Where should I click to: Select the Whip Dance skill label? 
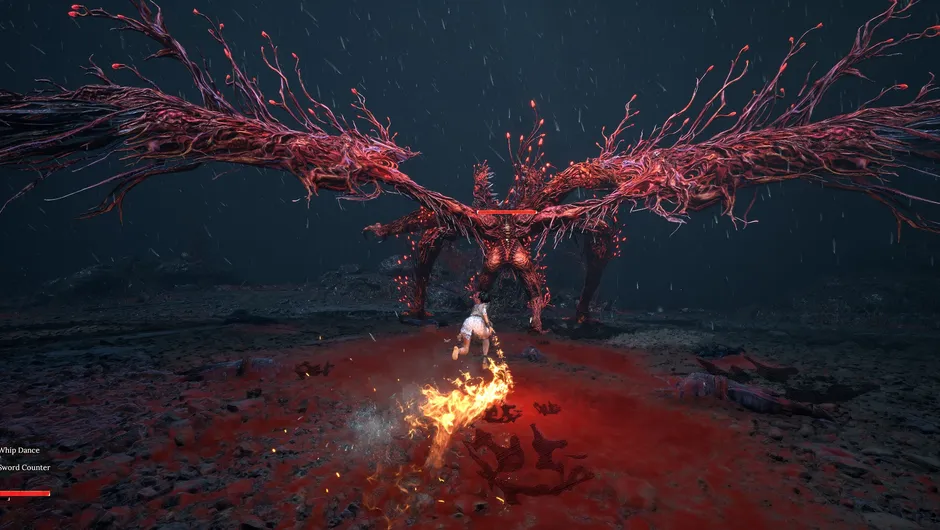tap(19, 450)
